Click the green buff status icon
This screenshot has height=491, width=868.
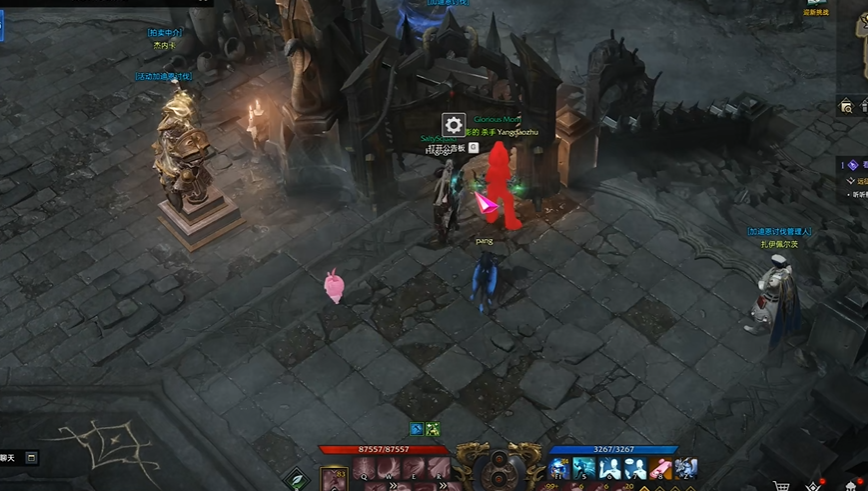pyautogui.click(x=433, y=430)
